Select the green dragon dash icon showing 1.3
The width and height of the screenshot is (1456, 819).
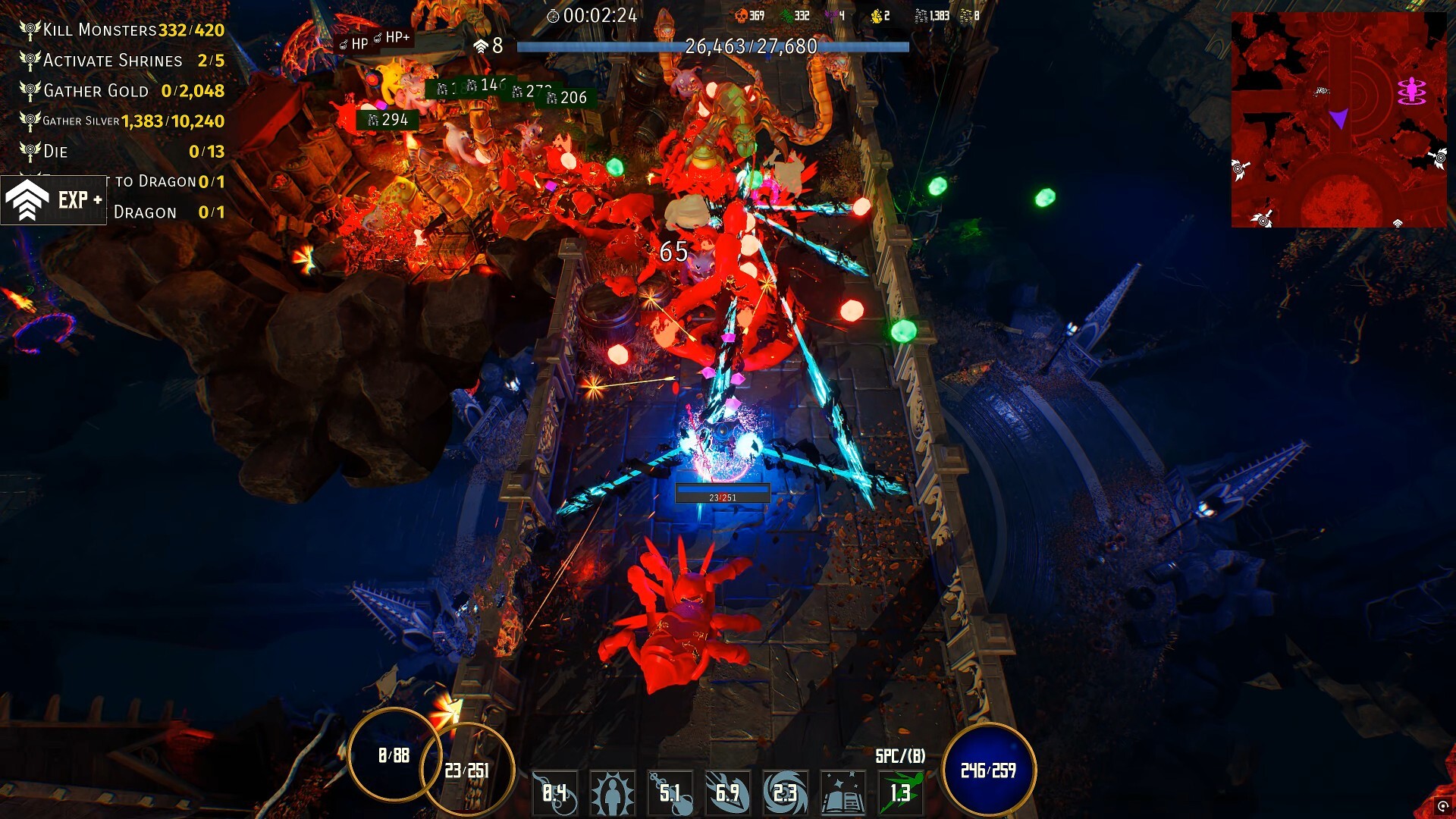[901, 791]
